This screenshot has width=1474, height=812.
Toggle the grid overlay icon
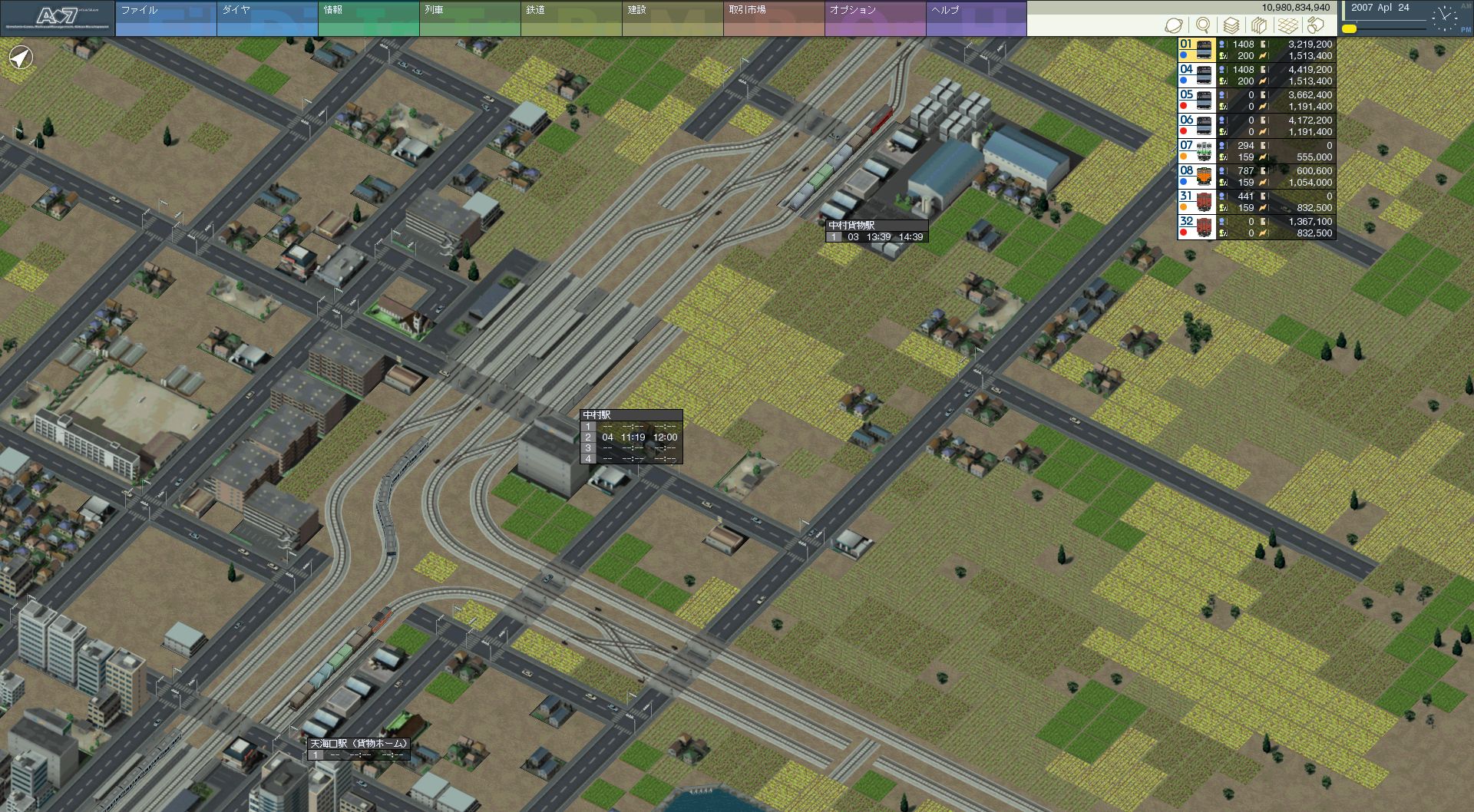coord(1287,25)
